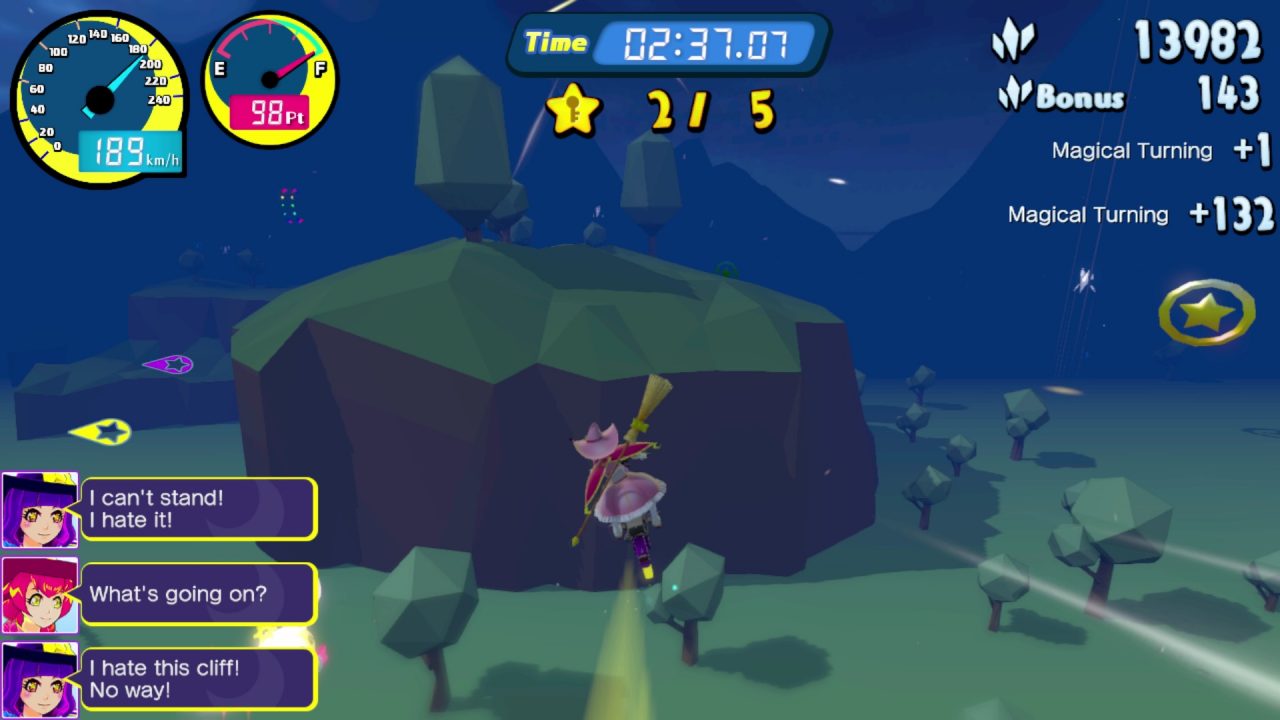Select the purple star waypoint marker

coord(171,365)
